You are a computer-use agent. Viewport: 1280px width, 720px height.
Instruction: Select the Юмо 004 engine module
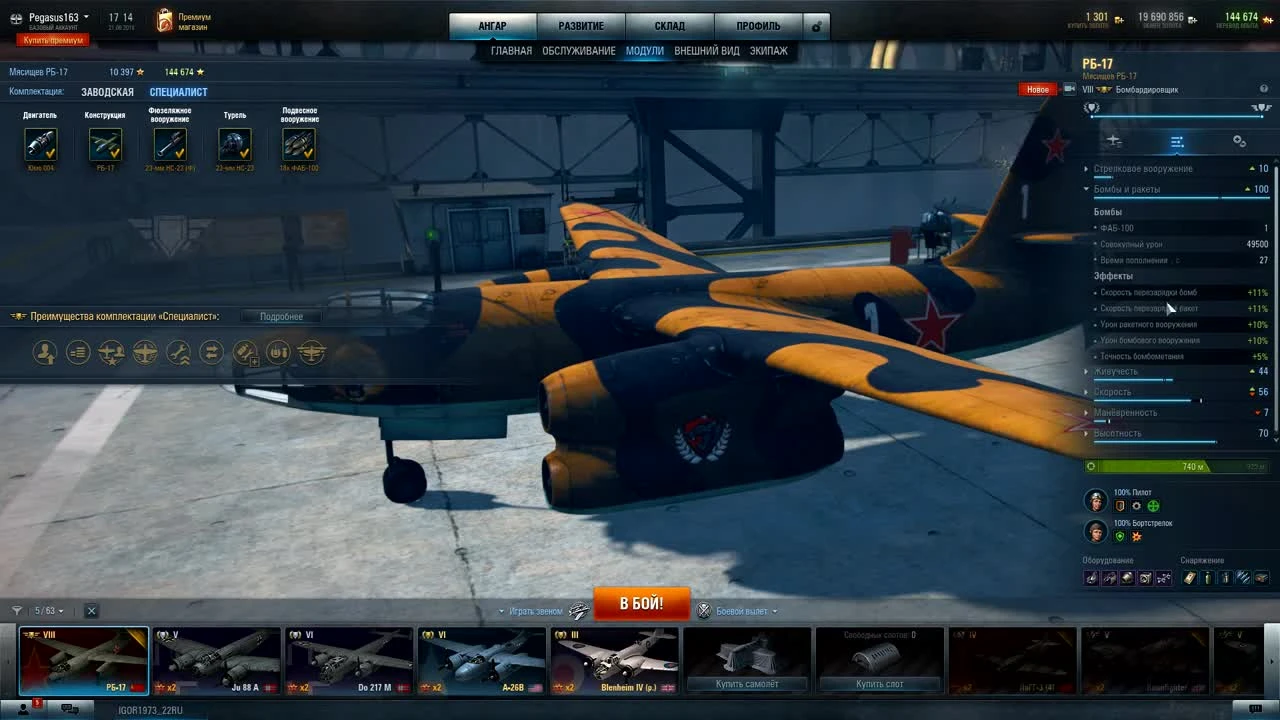41,145
